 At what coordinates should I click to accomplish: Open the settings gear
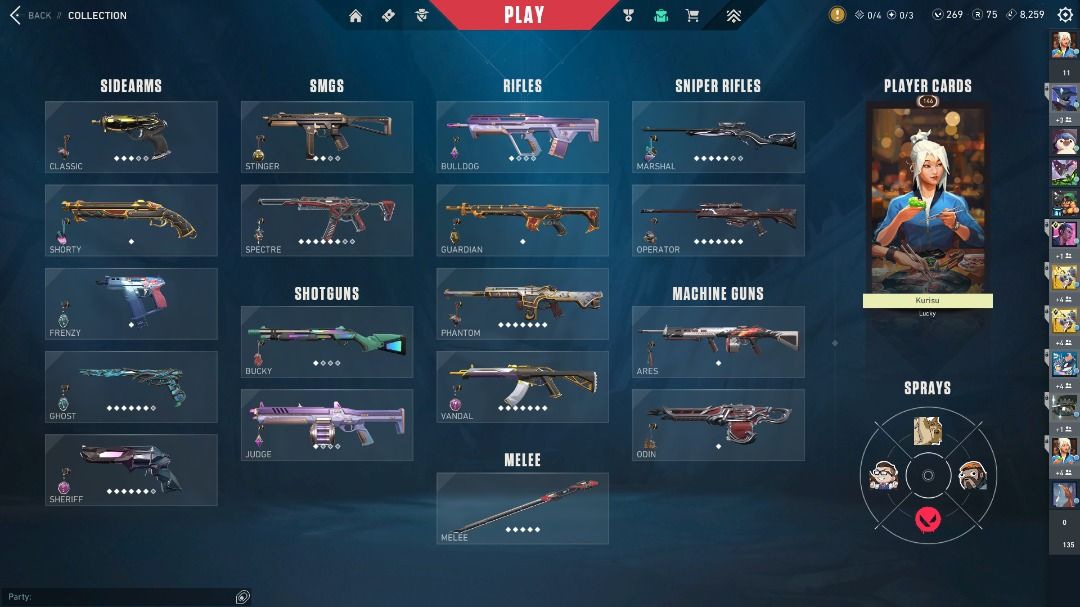click(x=1065, y=15)
